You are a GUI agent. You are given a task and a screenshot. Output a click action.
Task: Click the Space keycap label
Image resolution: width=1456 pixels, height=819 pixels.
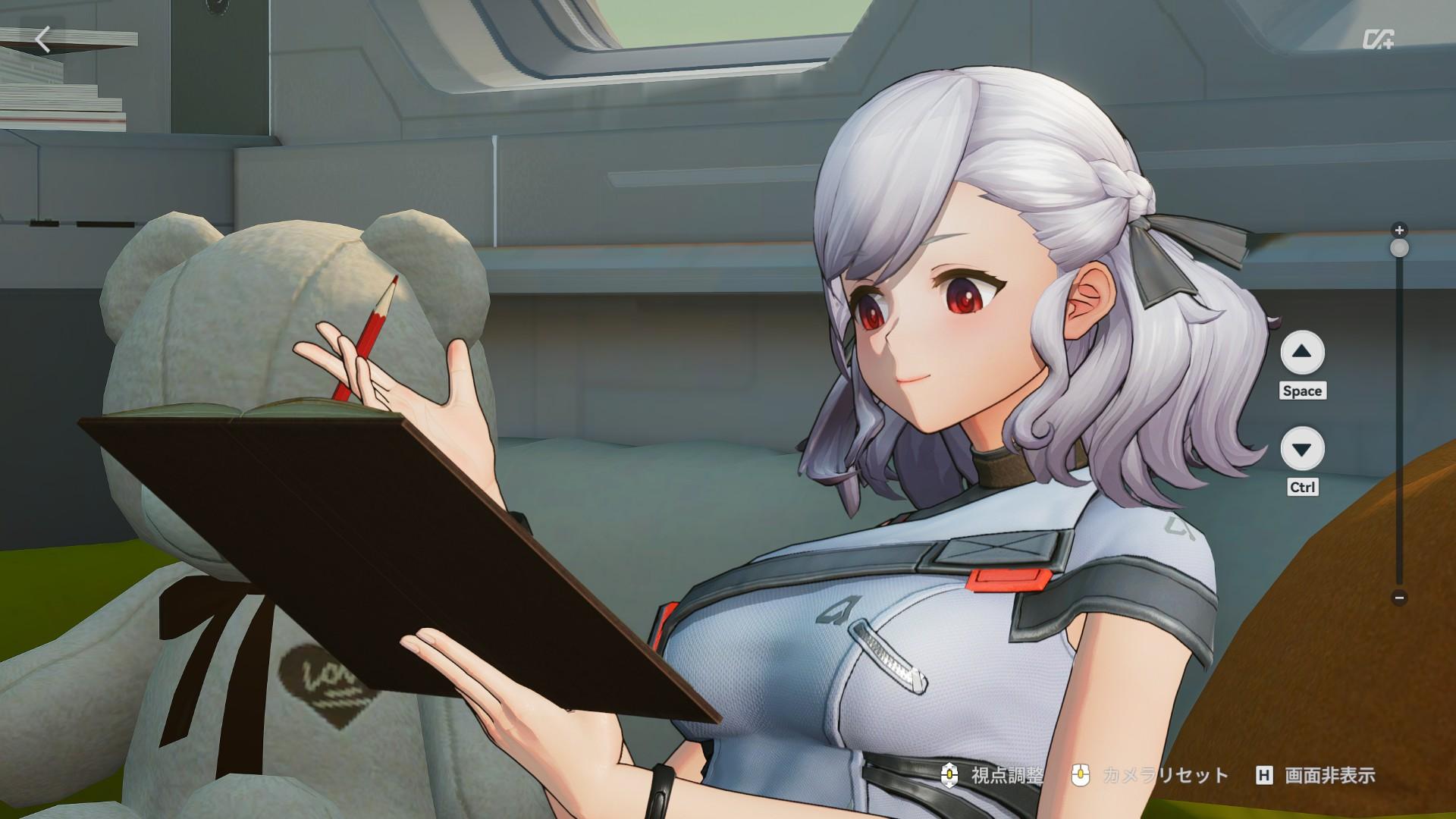(x=1303, y=391)
